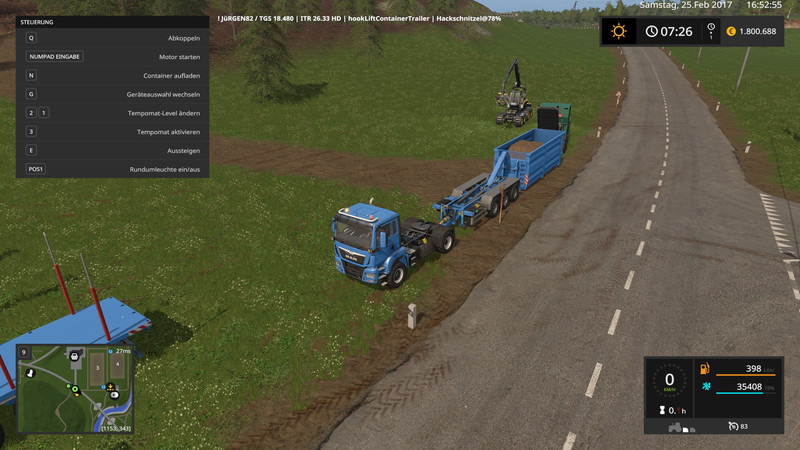Click the cruise control icon showing 83

(x=734, y=427)
